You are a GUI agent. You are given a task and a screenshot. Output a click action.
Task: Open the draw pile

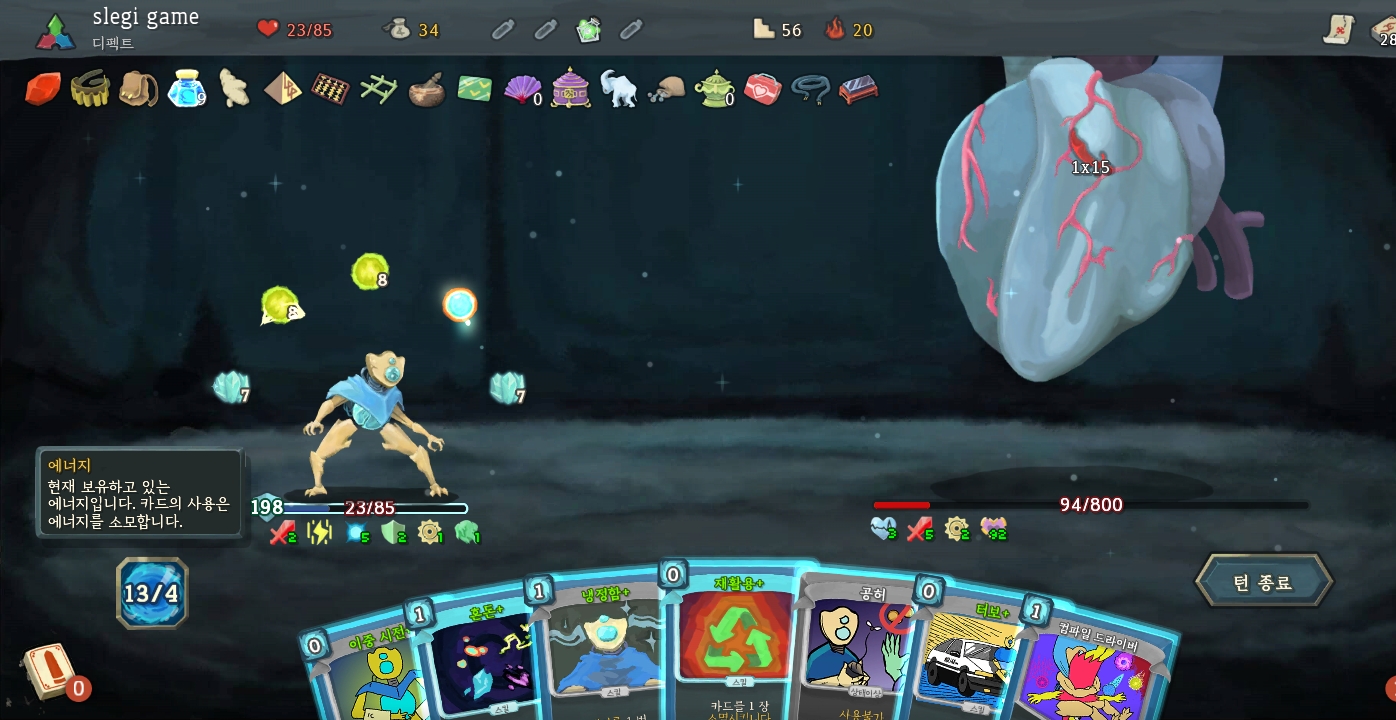[48, 670]
